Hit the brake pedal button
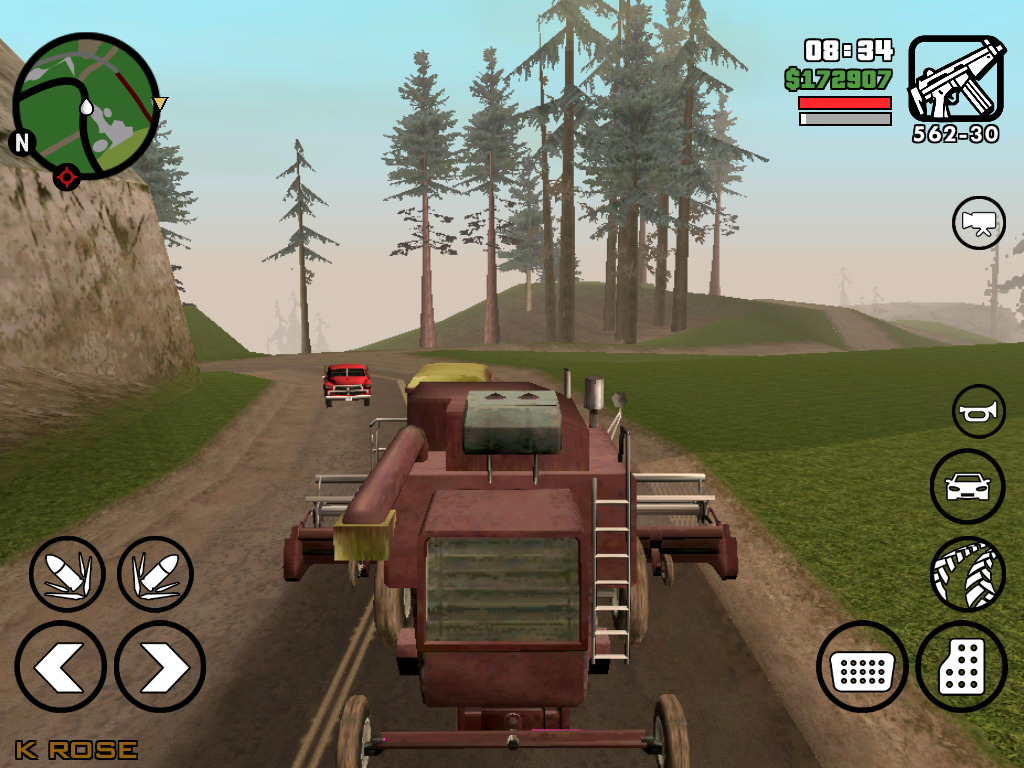 (x=862, y=667)
